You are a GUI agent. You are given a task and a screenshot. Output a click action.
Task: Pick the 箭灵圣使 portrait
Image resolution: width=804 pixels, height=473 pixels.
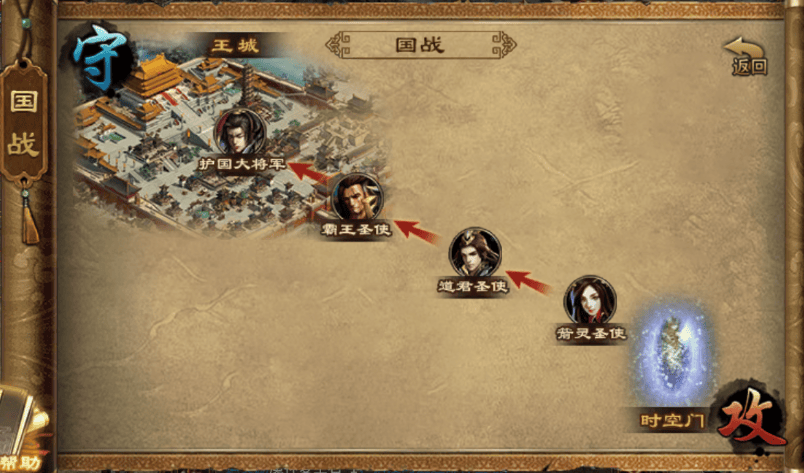pyautogui.click(x=590, y=301)
